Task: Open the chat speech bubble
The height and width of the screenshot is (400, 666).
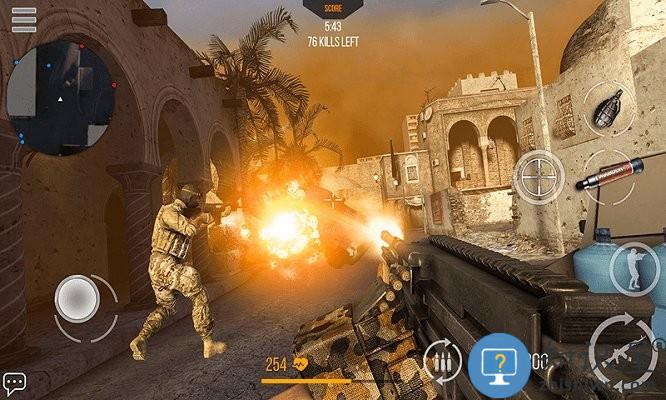Action: [14, 383]
